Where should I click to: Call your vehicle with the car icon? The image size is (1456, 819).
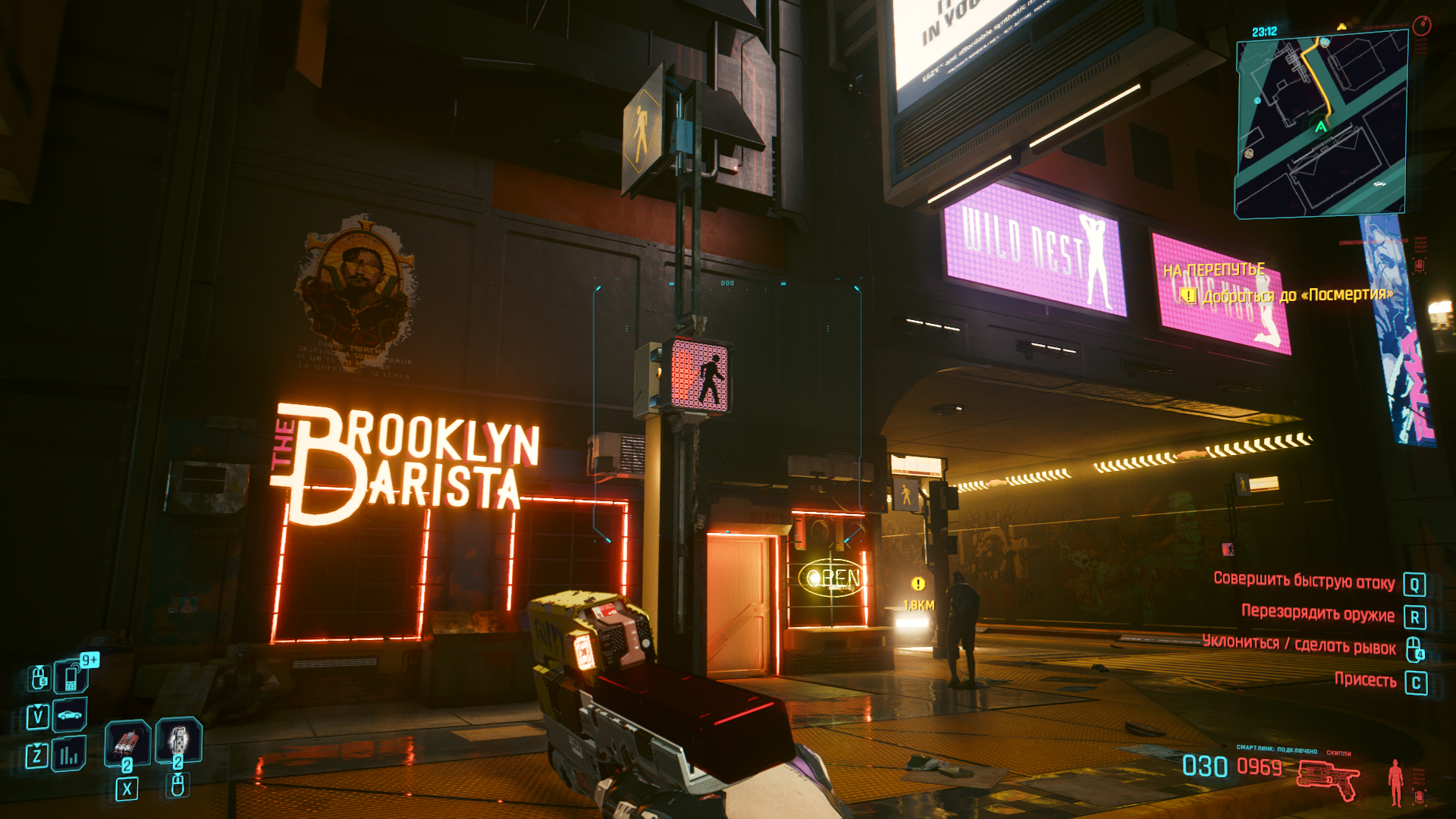70,715
